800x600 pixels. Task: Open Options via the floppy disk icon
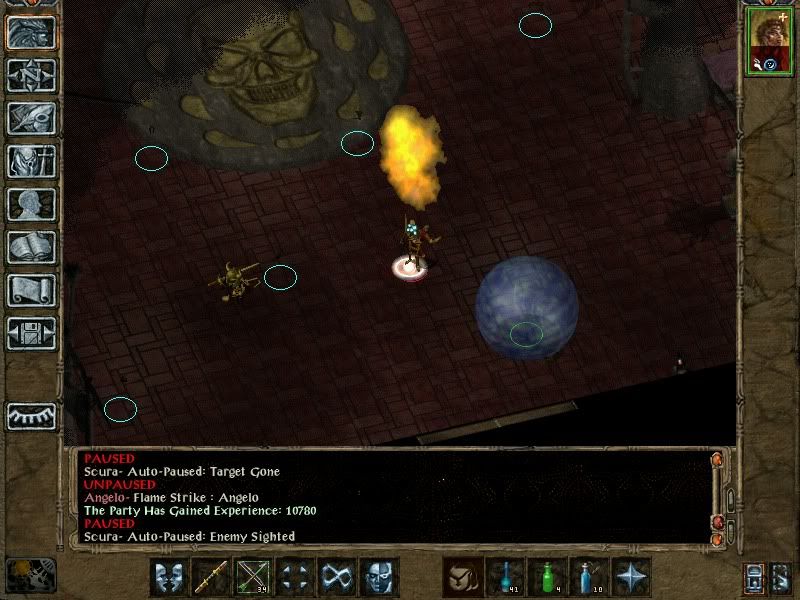31,333
